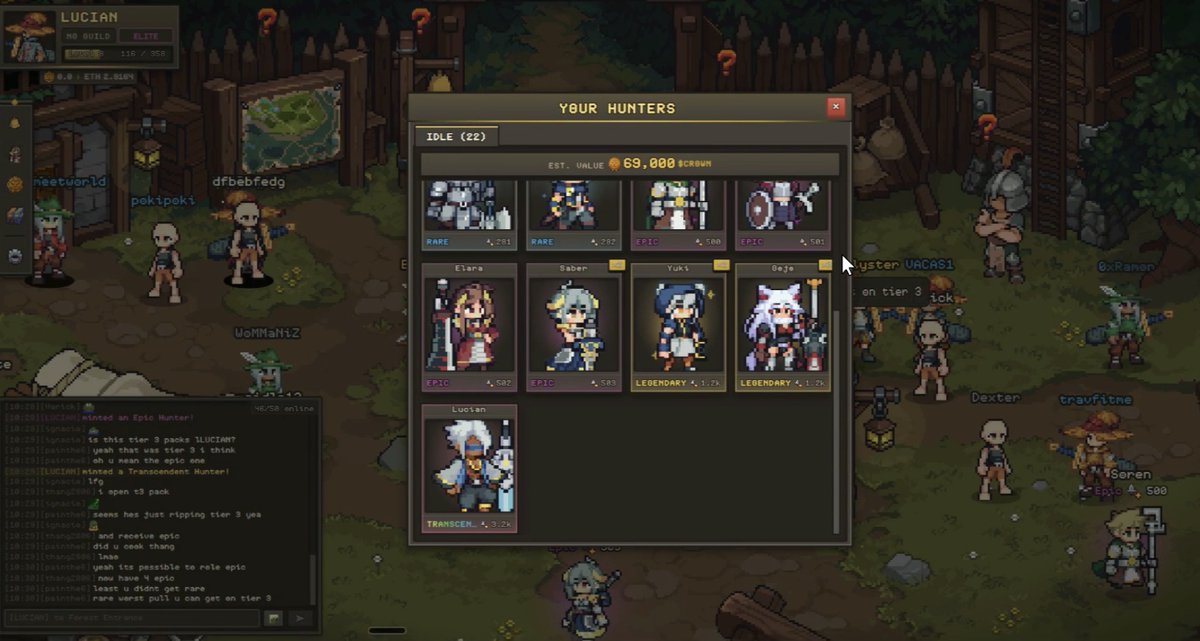Click the chat message input field
The width and height of the screenshot is (1200, 641).
(x=130, y=619)
